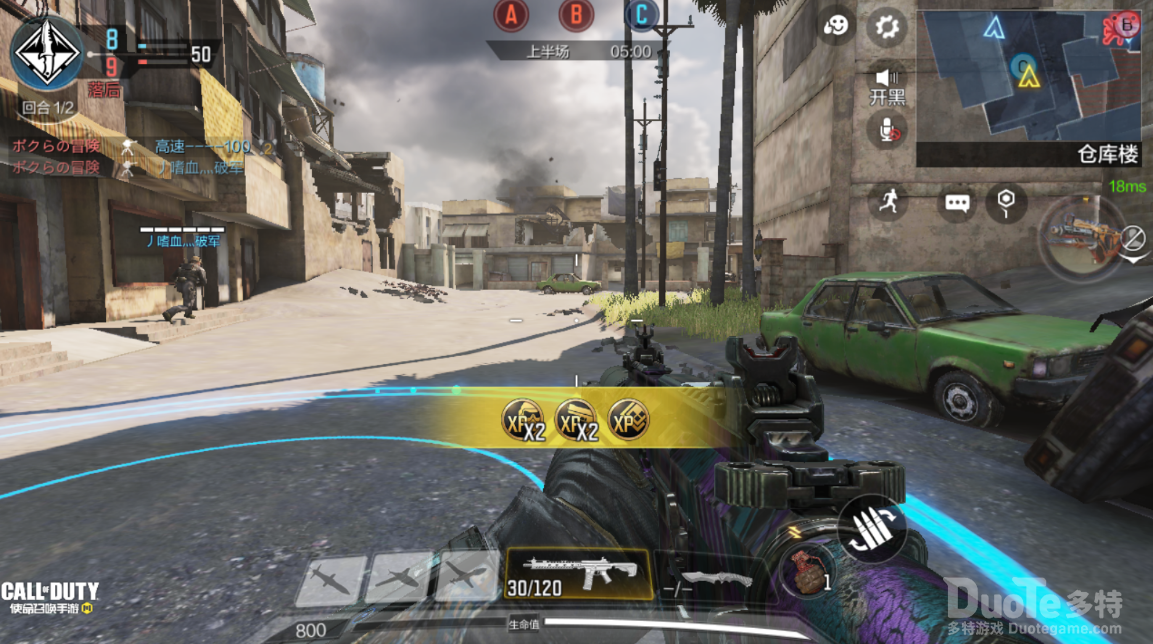Activate the location ping marker button
The height and width of the screenshot is (644, 1153).
(x=1006, y=202)
